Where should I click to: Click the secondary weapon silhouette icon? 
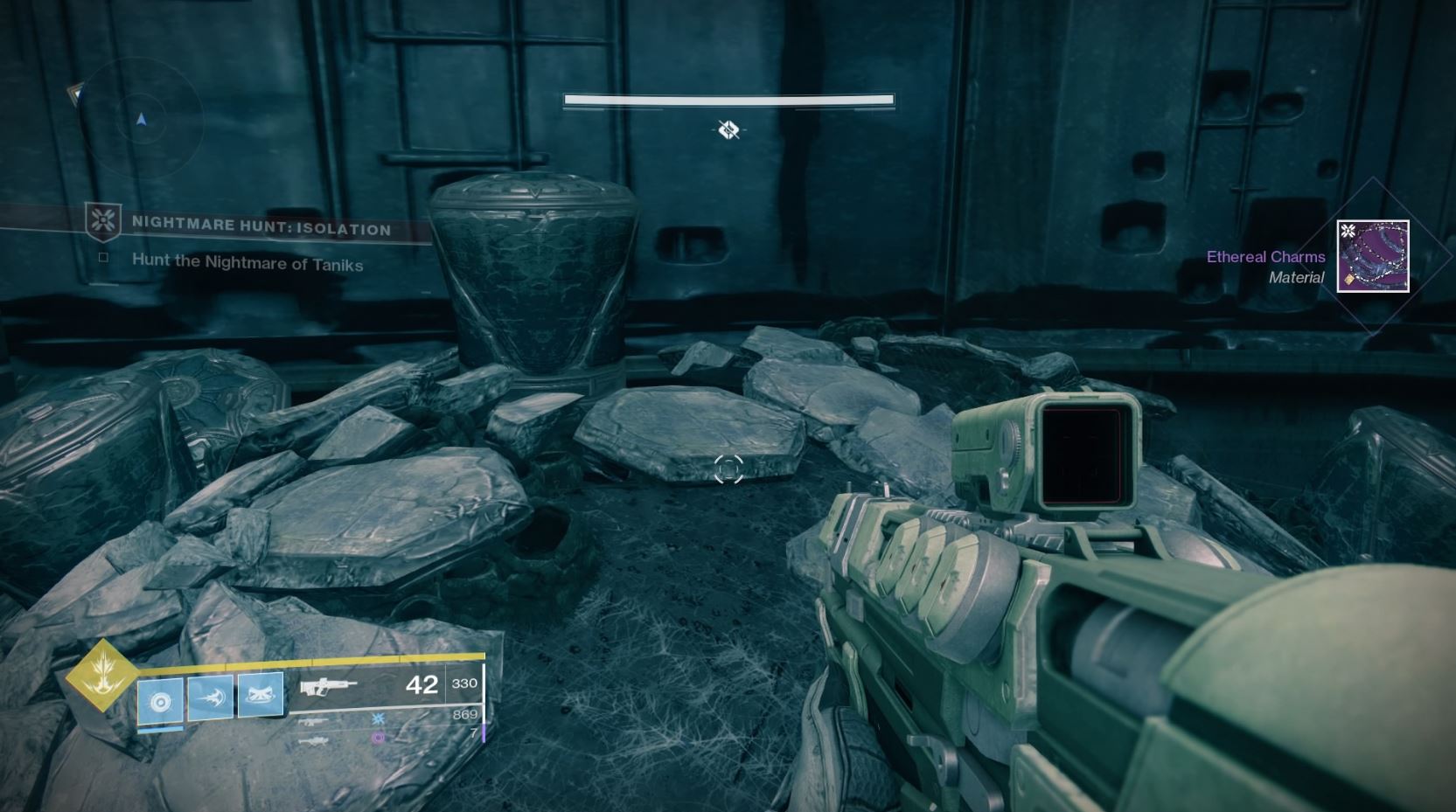tap(313, 721)
